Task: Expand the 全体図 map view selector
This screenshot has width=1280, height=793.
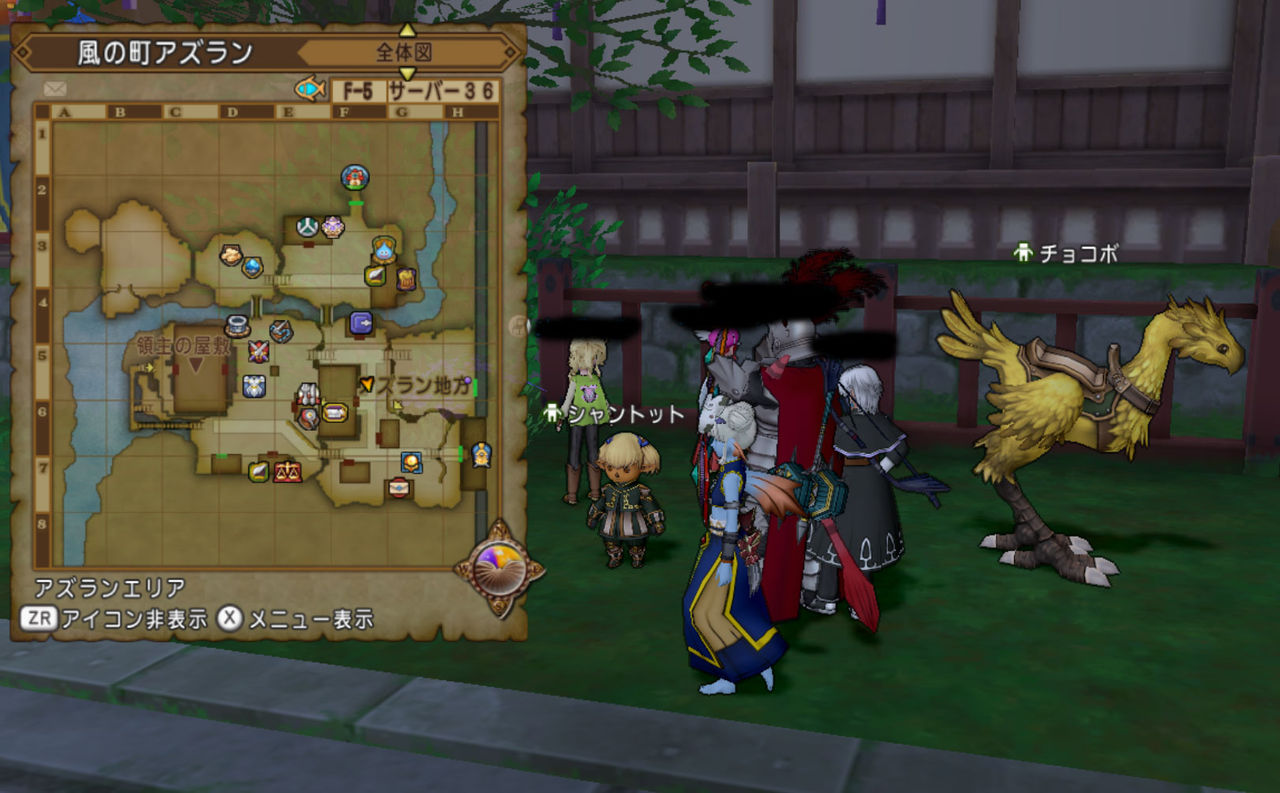Action: [404, 51]
